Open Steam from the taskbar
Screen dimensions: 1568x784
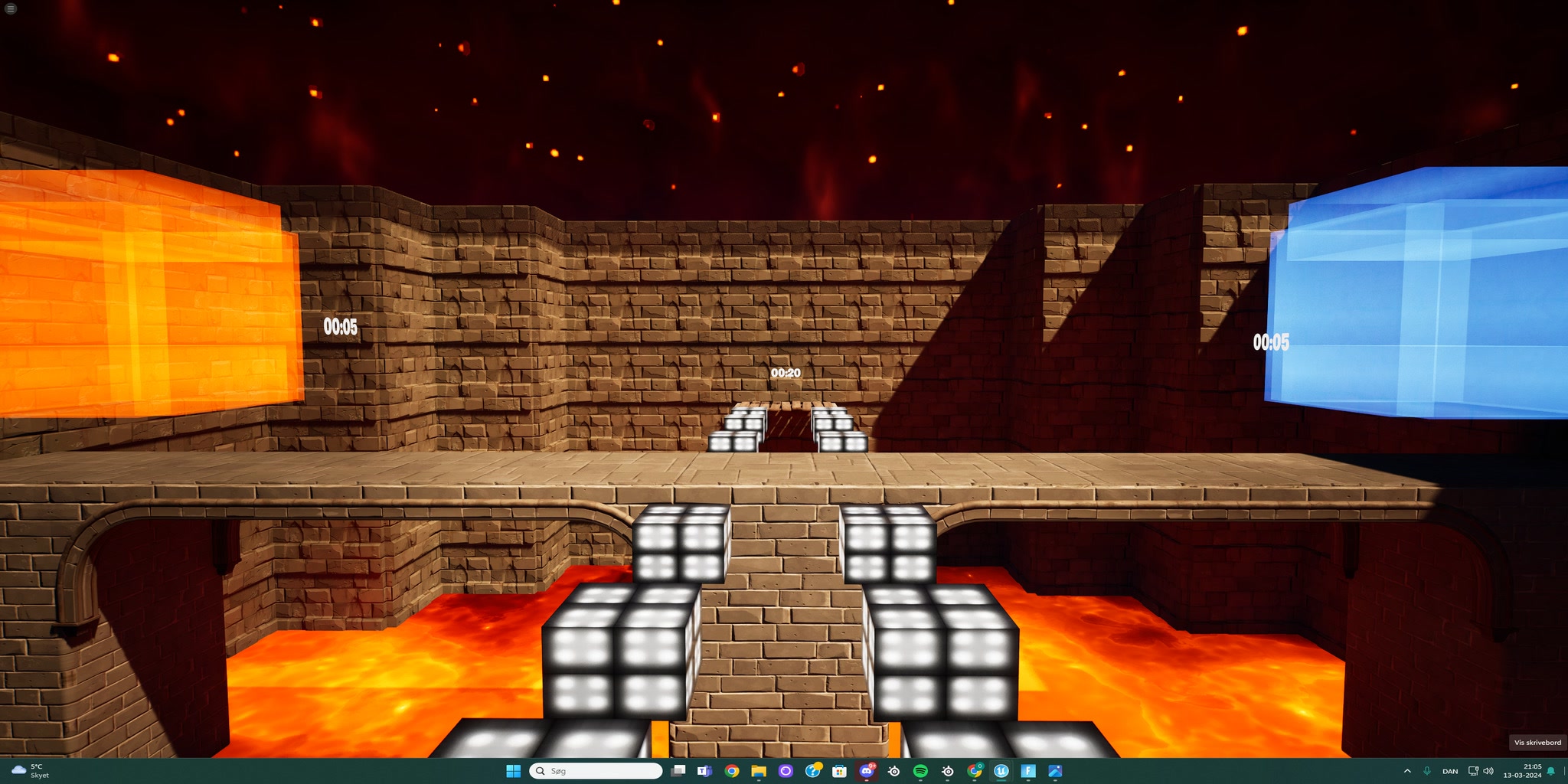pos(893,771)
